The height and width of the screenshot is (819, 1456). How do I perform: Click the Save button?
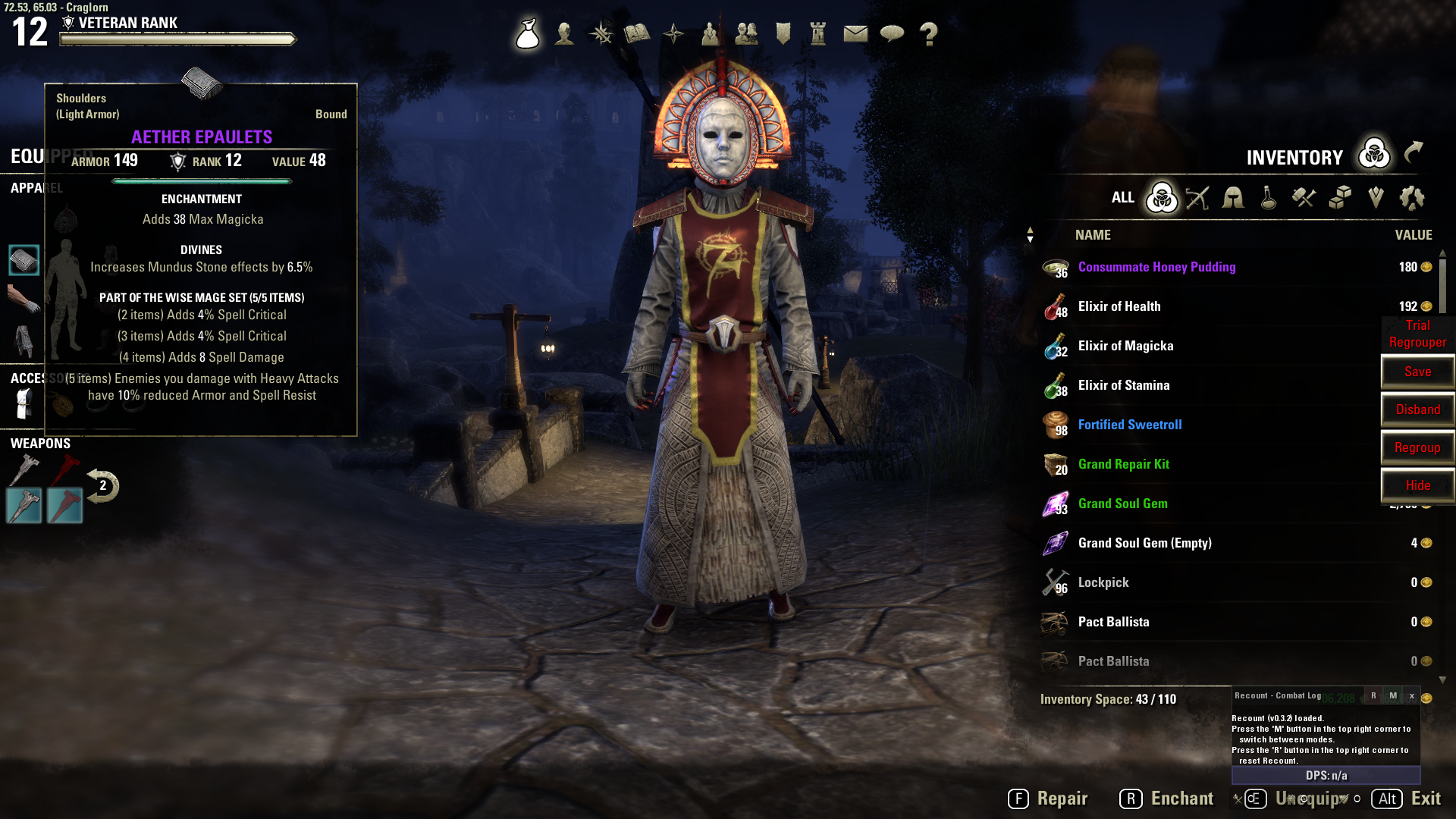tap(1417, 372)
